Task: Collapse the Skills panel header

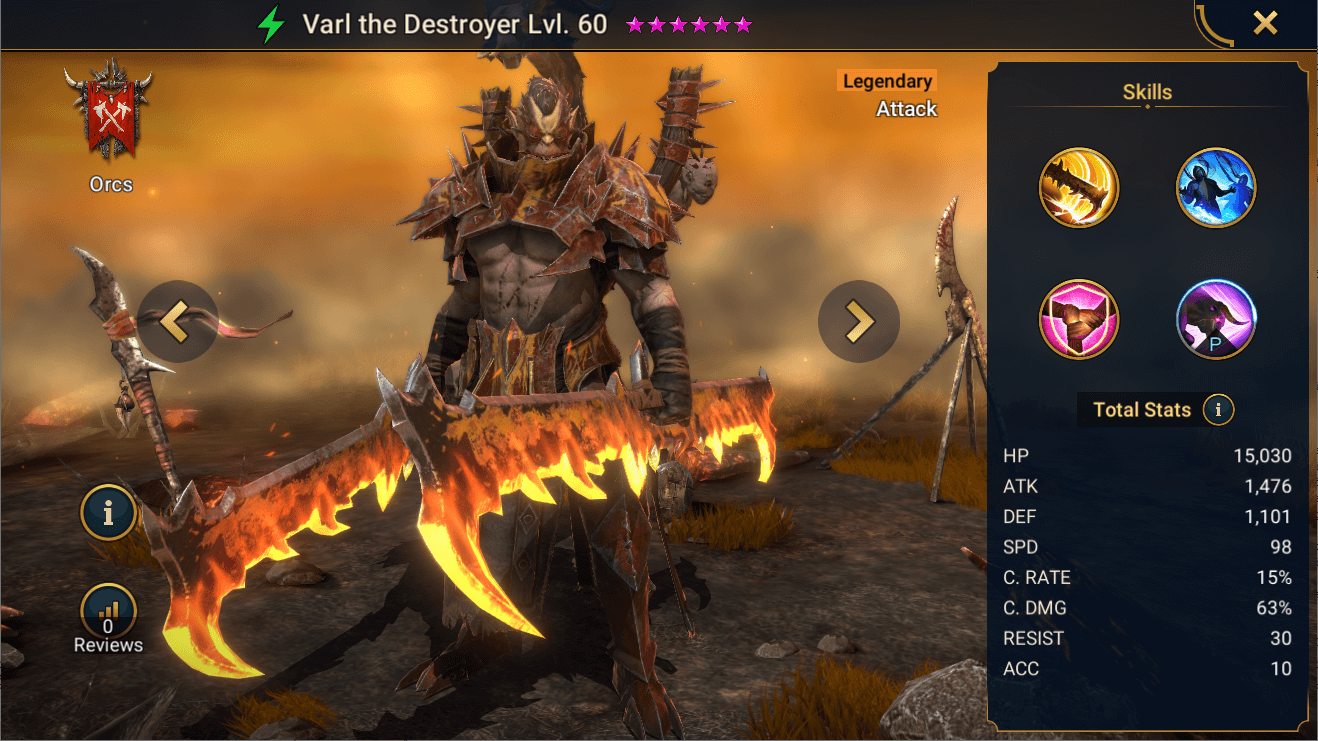Action: pos(1147,91)
